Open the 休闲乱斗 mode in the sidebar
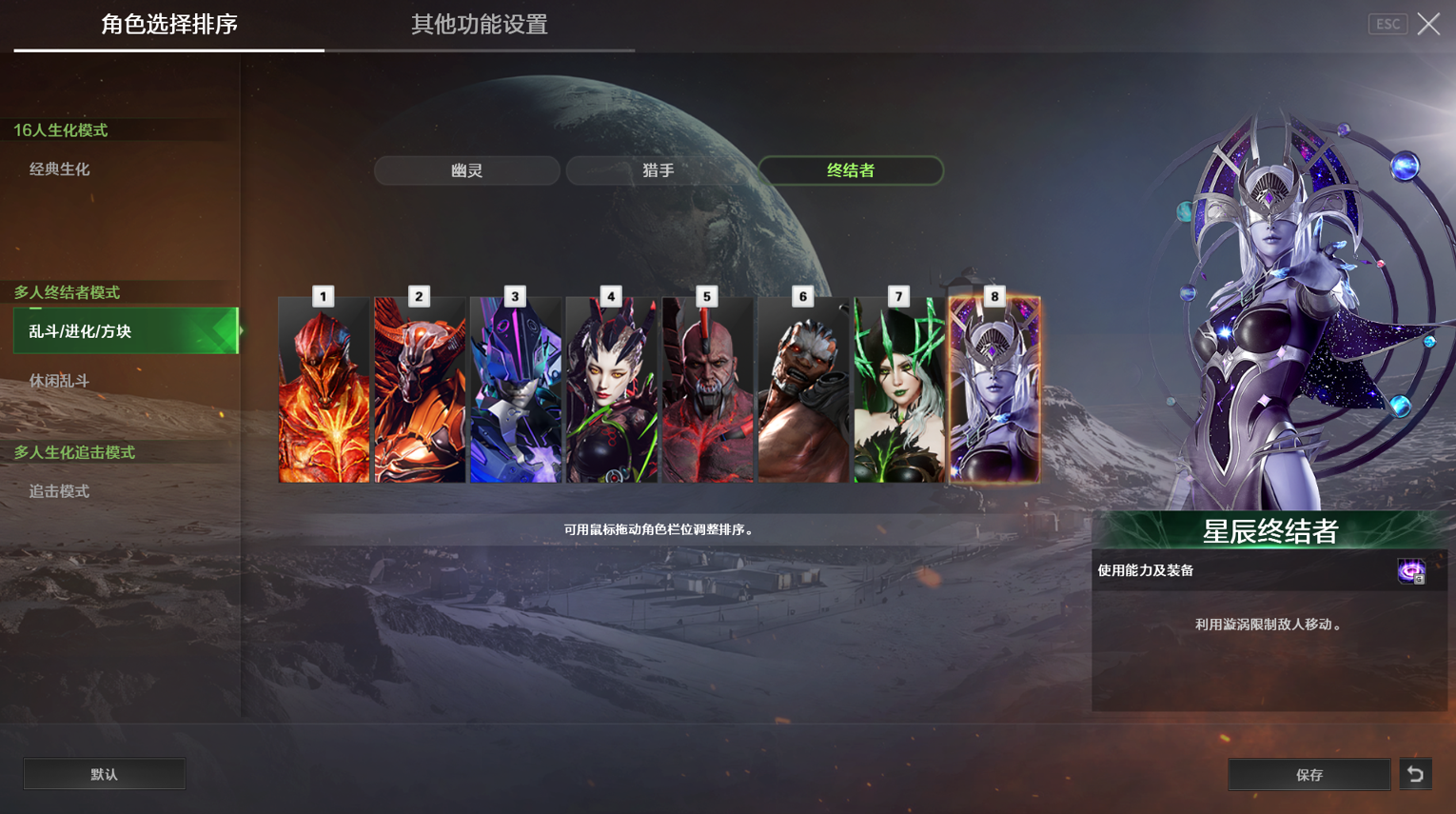The height and width of the screenshot is (814, 1456). click(x=57, y=380)
